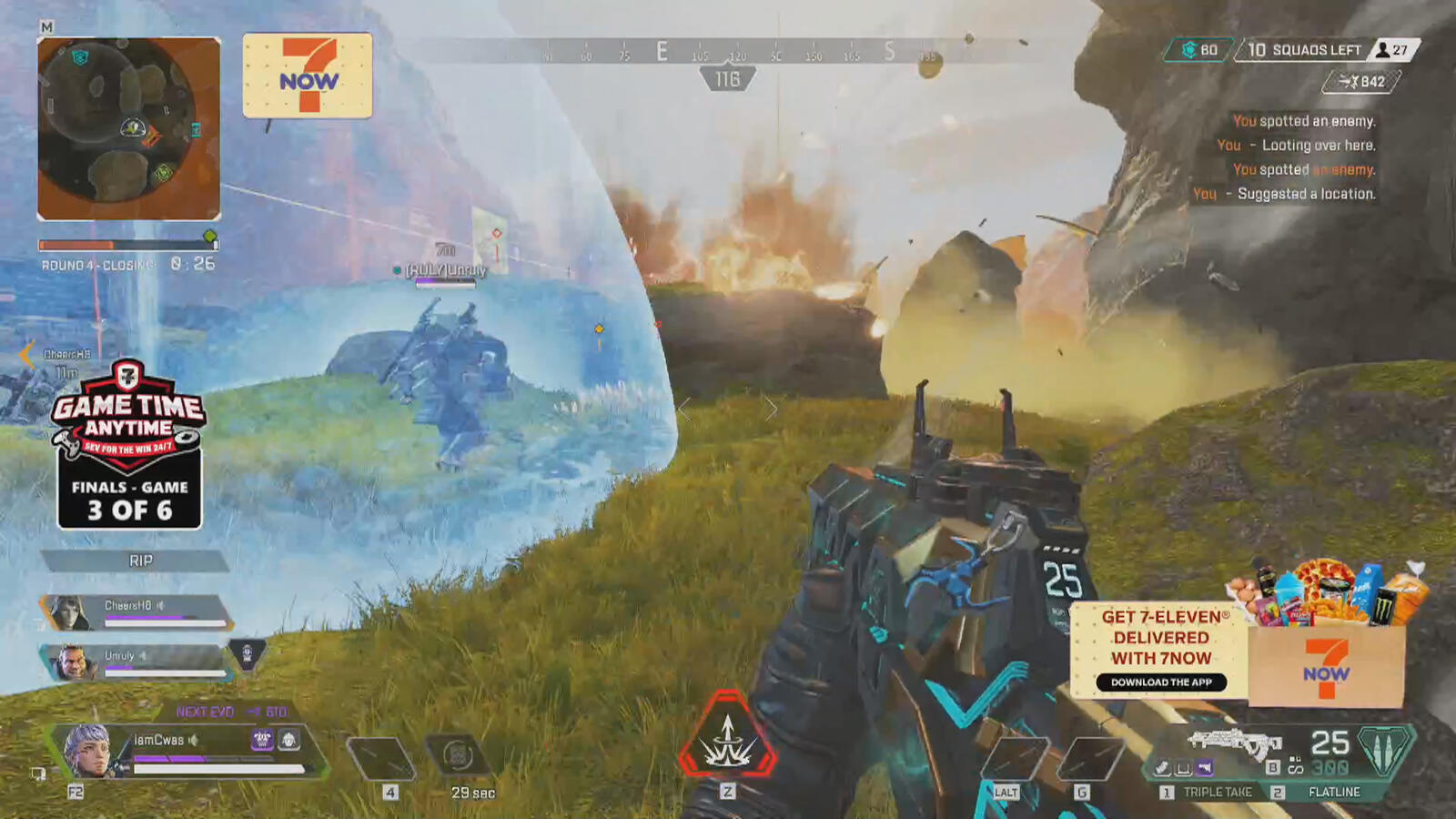Mute teammate CheersH8 via speaker icon
This screenshot has height=819, width=1456.
(x=160, y=606)
